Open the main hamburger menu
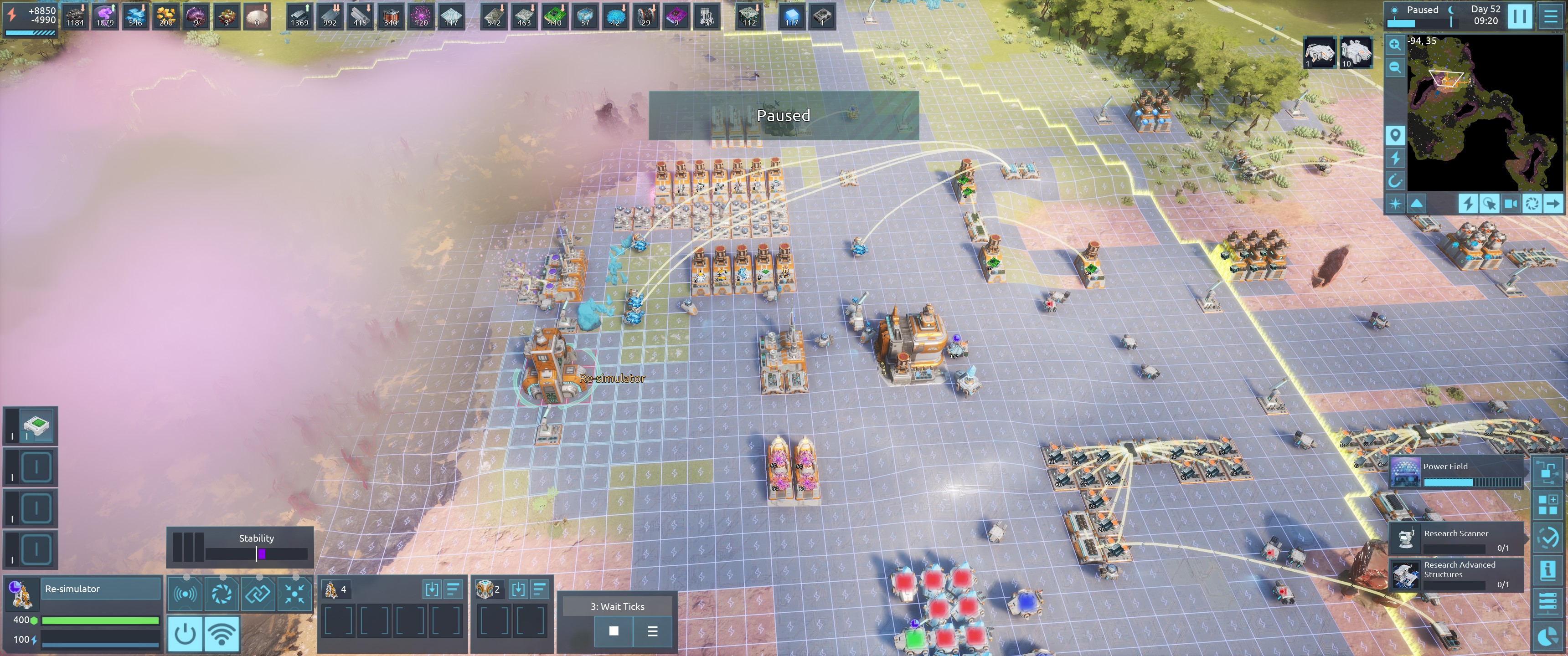Viewport: 1568px width, 656px height. click(1550, 16)
